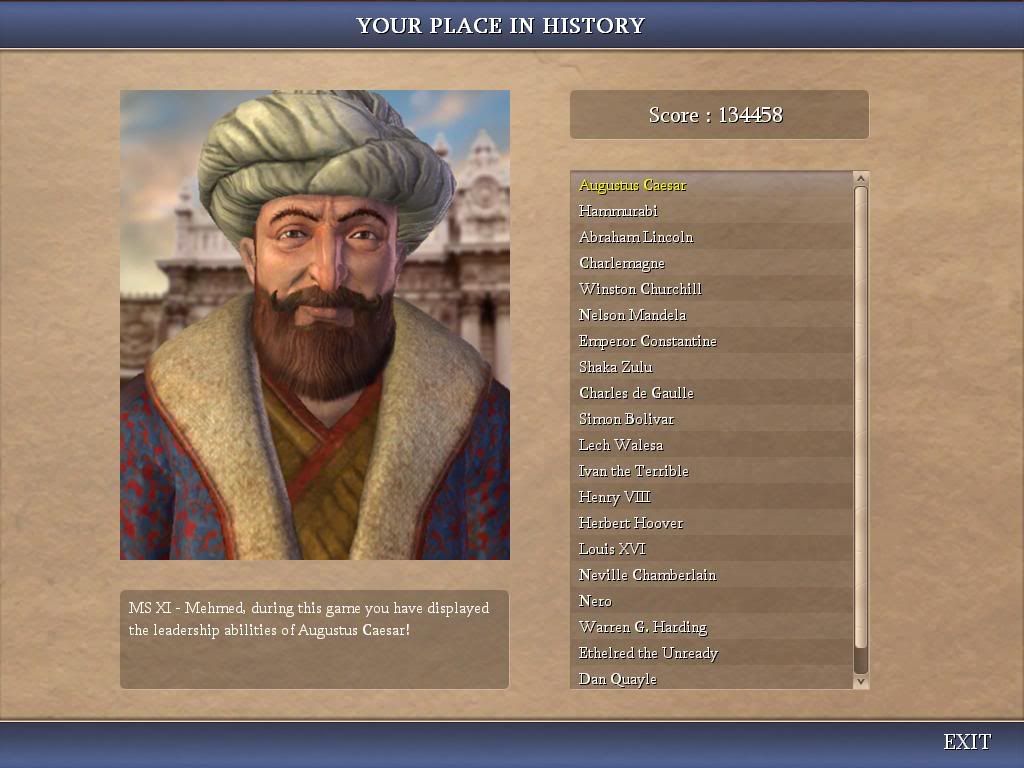1024x768 pixels.
Task: Select the Simon Bolivar entry
Action: [x=626, y=419]
